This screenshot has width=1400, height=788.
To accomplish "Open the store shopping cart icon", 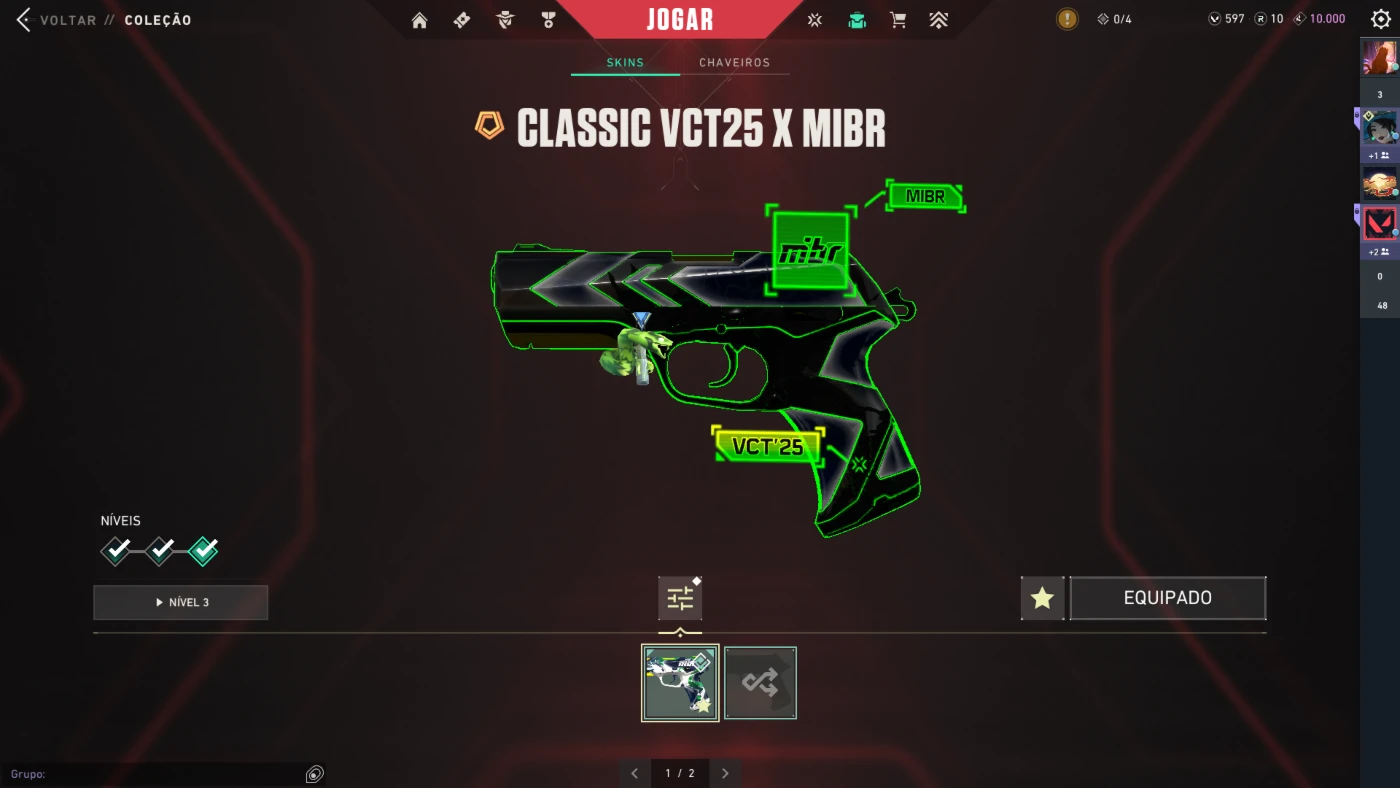I will pyautogui.click(x=898, y=20).
